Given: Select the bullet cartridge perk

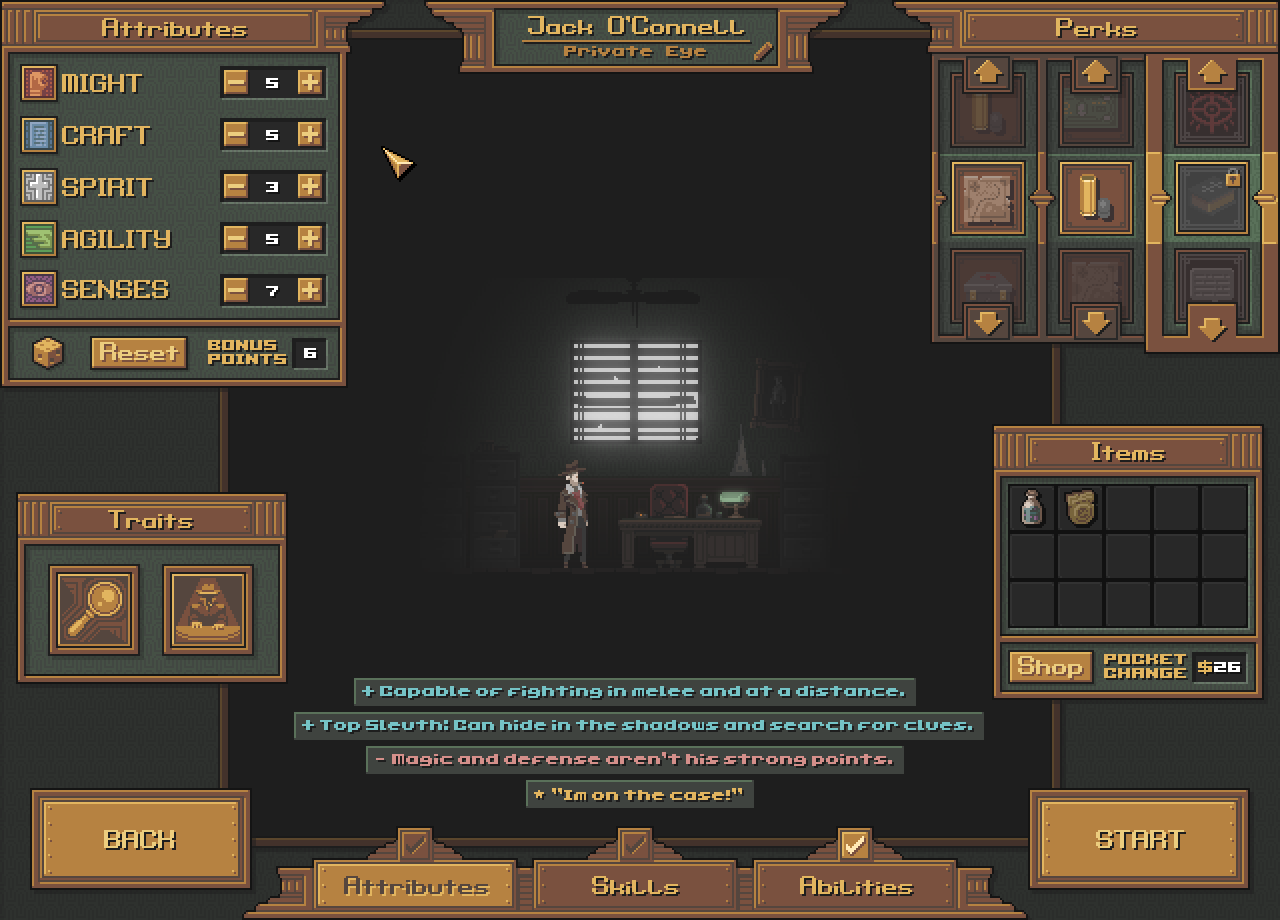Looking at the screenshot, I should click(x=1096, y=198).
